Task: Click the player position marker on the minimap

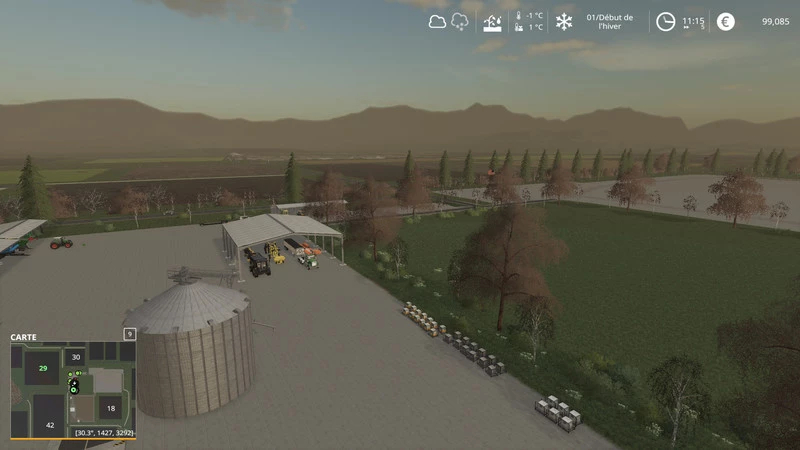Action: (x=73, y=385)
